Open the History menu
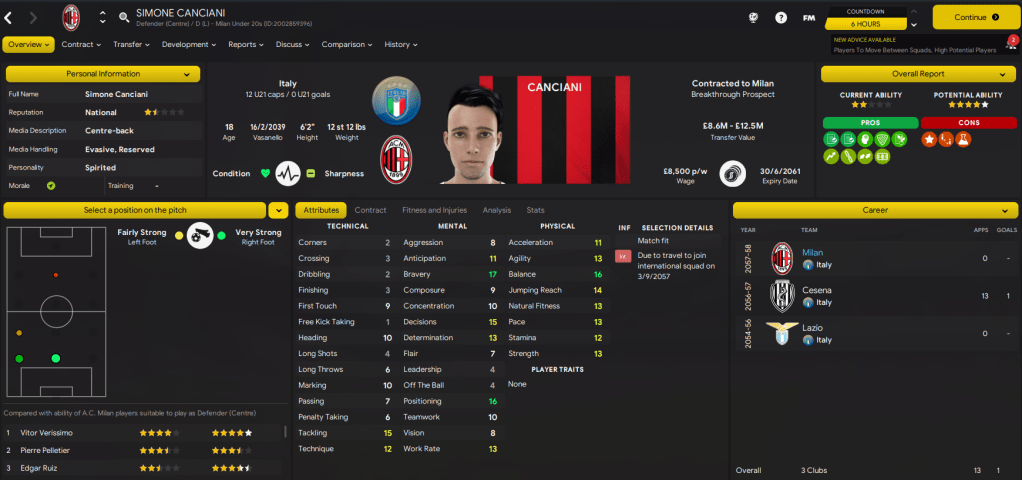The image size is (1022, 480). (x=401, y=44)
